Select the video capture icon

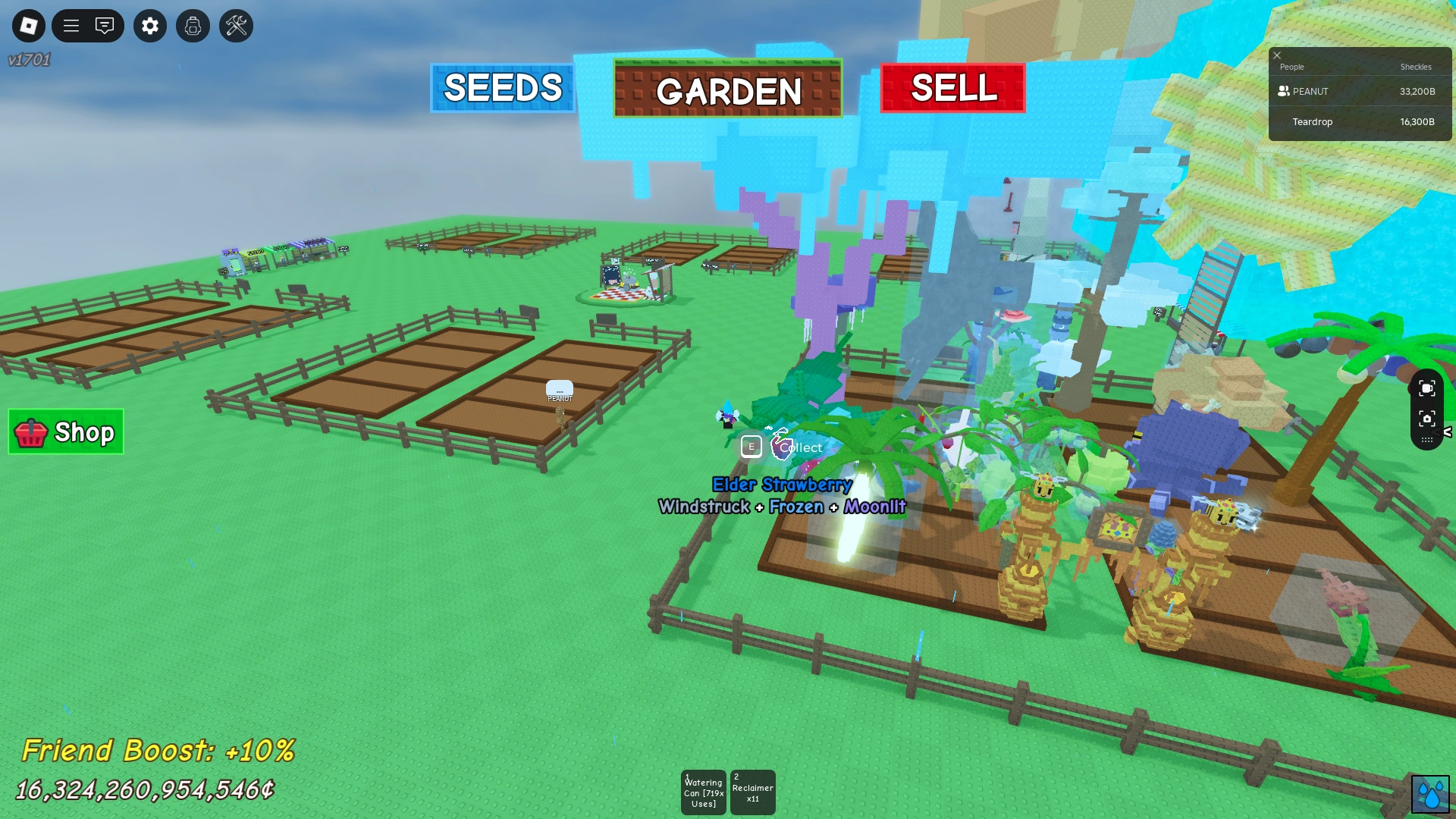tap(1428, 388)
